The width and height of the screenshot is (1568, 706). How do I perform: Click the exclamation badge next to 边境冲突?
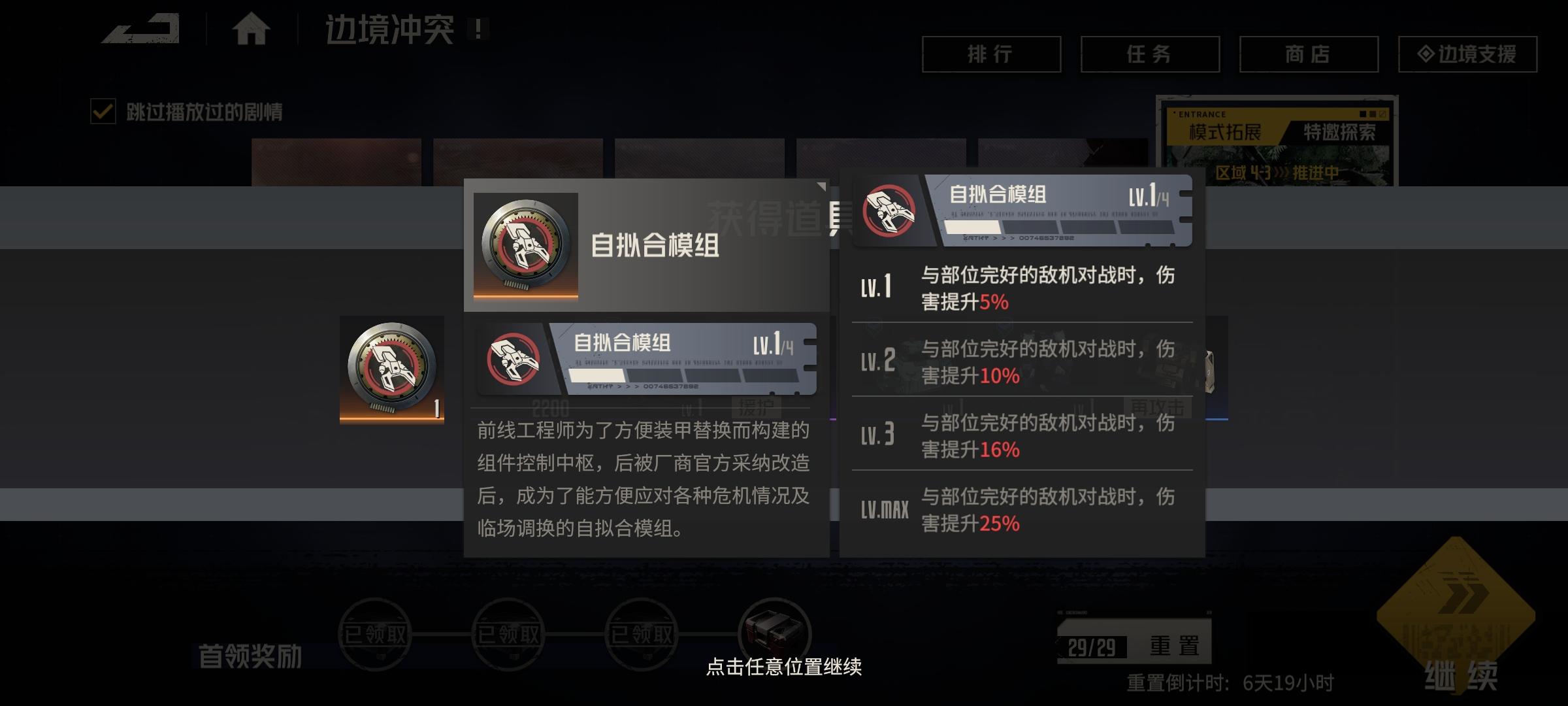(x=479, y=29)
